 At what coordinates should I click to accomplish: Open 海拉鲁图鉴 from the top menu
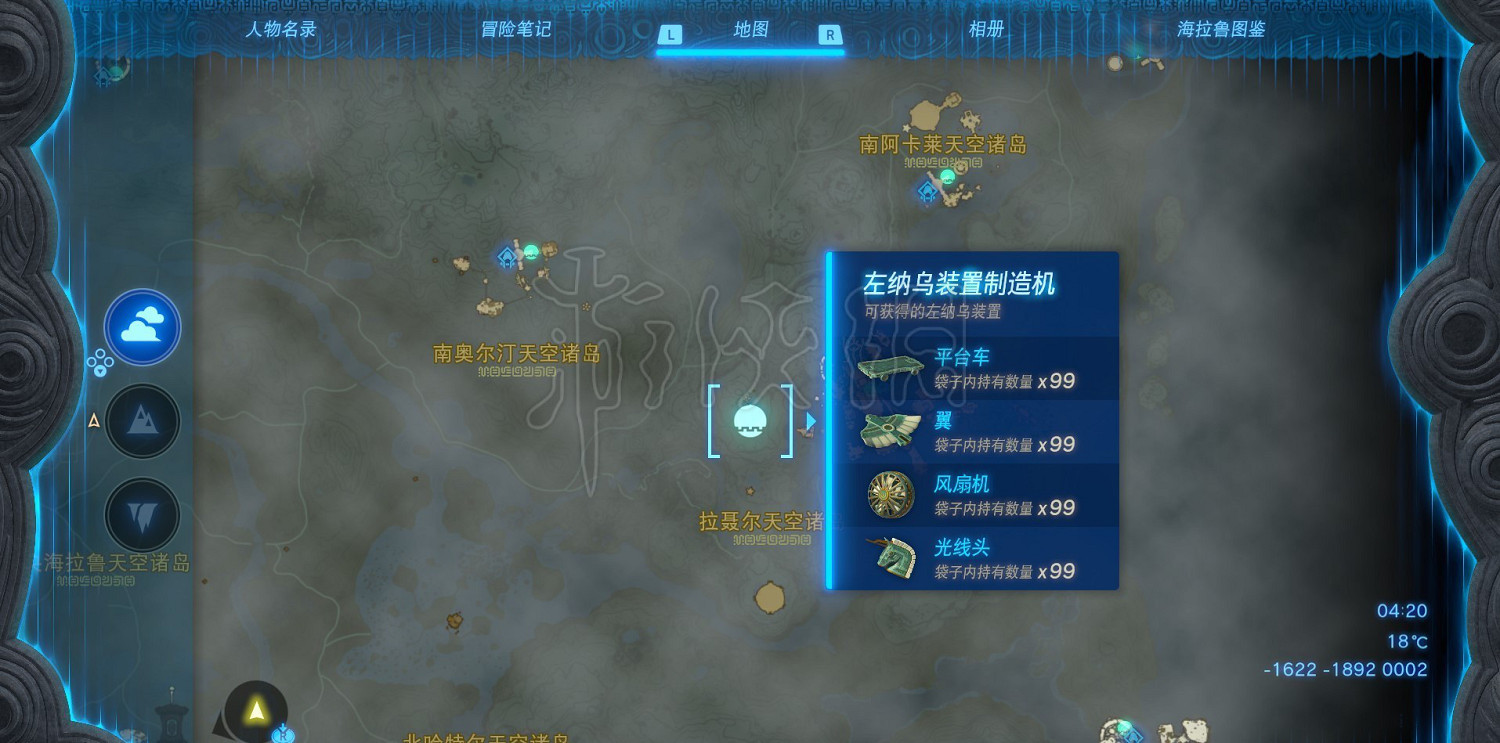pyautogui.click(x=1220, y=29)
